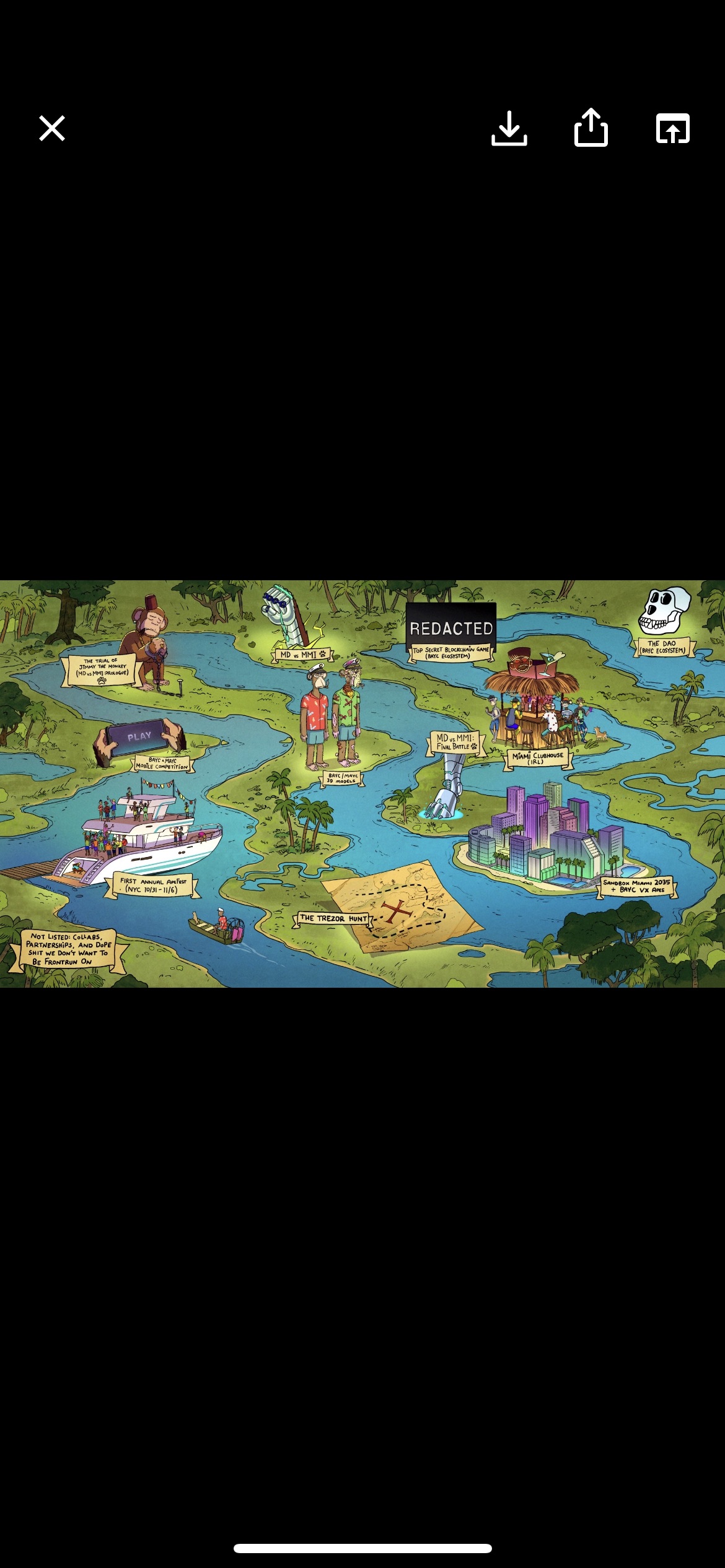Viewport: 725px width, 1568px height.
Task: Close the image viewer
Action: [52, 128]
